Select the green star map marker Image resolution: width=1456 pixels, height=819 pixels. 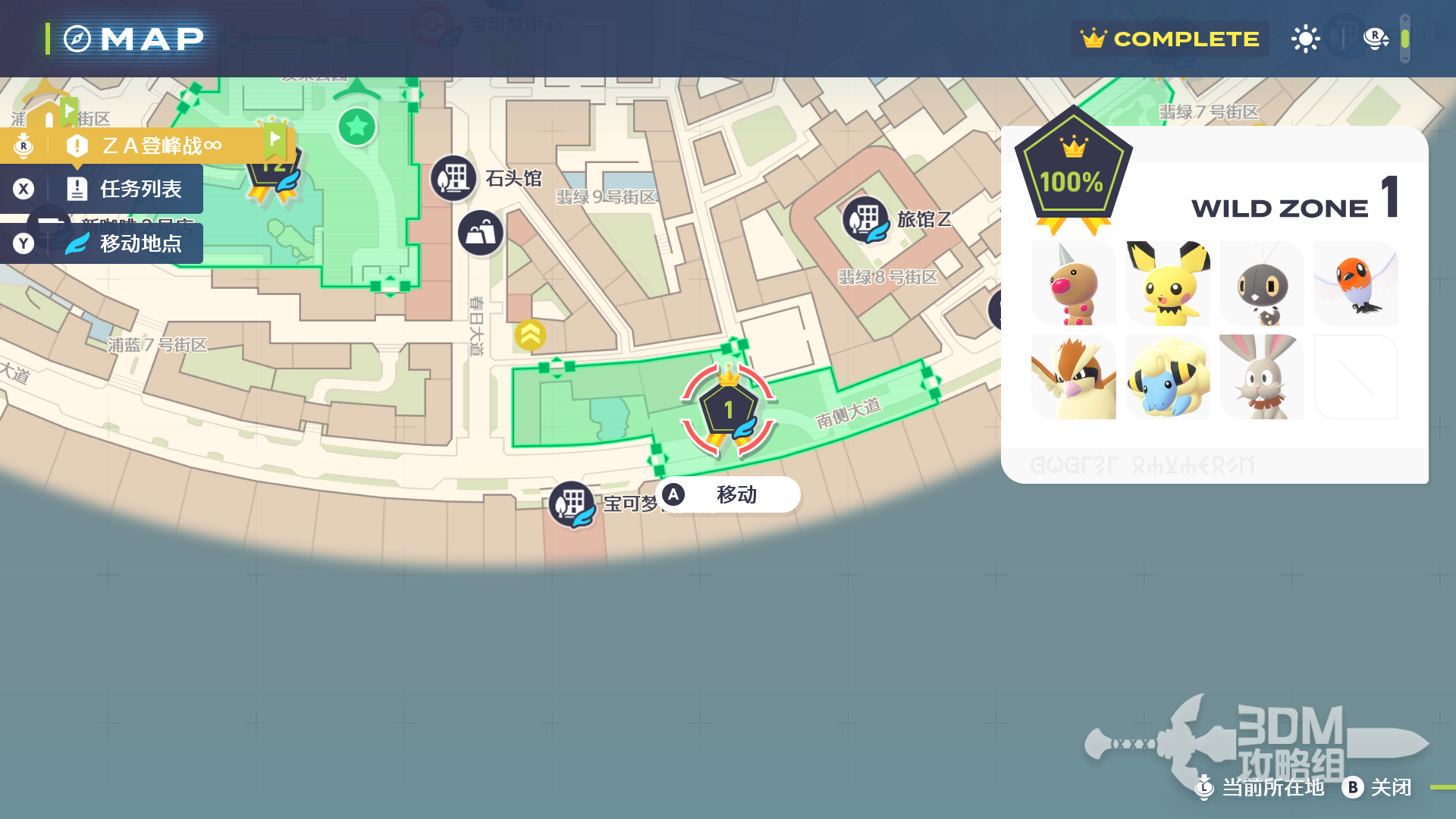tap(356, 126)
